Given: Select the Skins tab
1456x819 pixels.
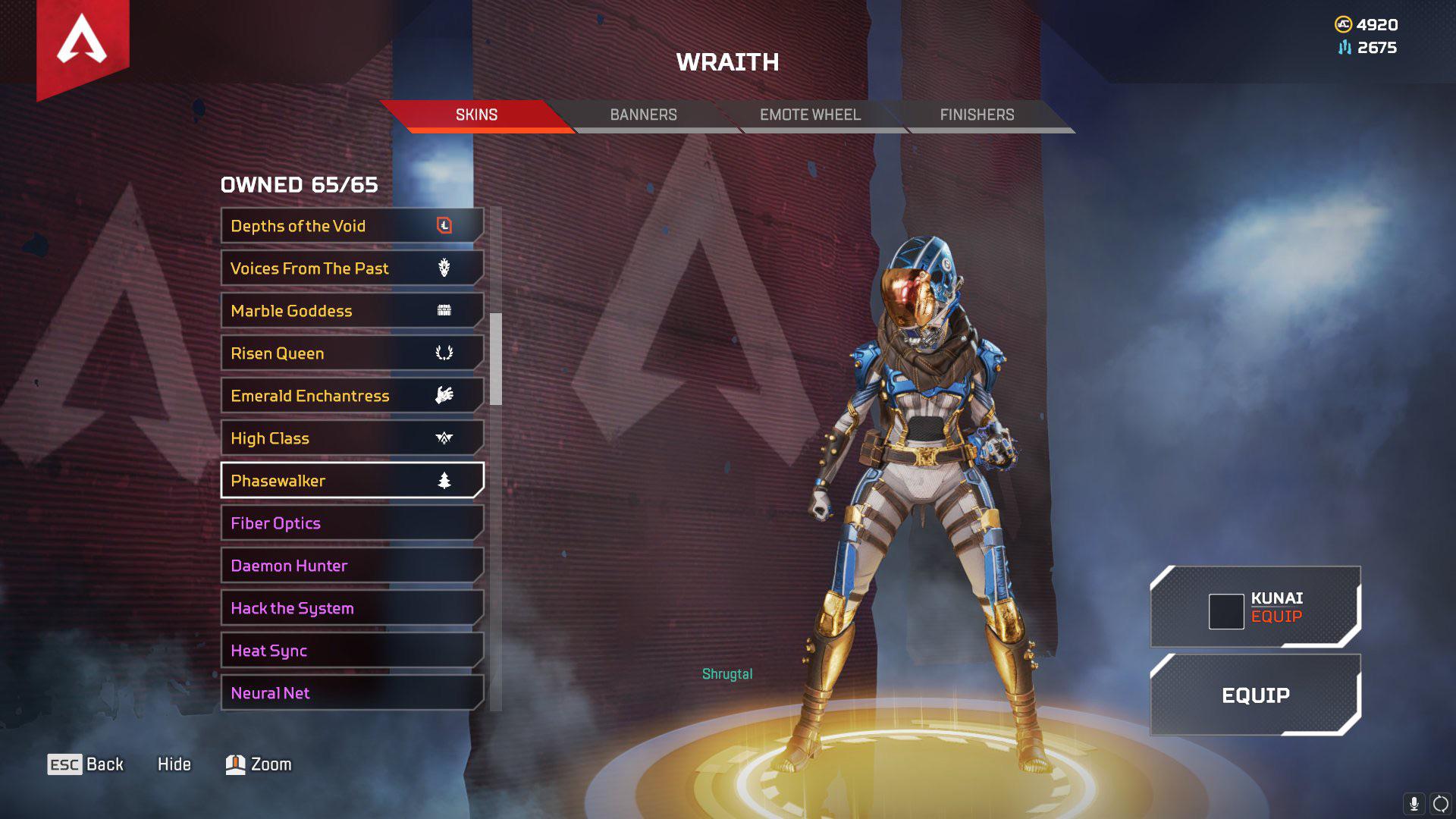Looking at the screenshot, I should 476,115.
